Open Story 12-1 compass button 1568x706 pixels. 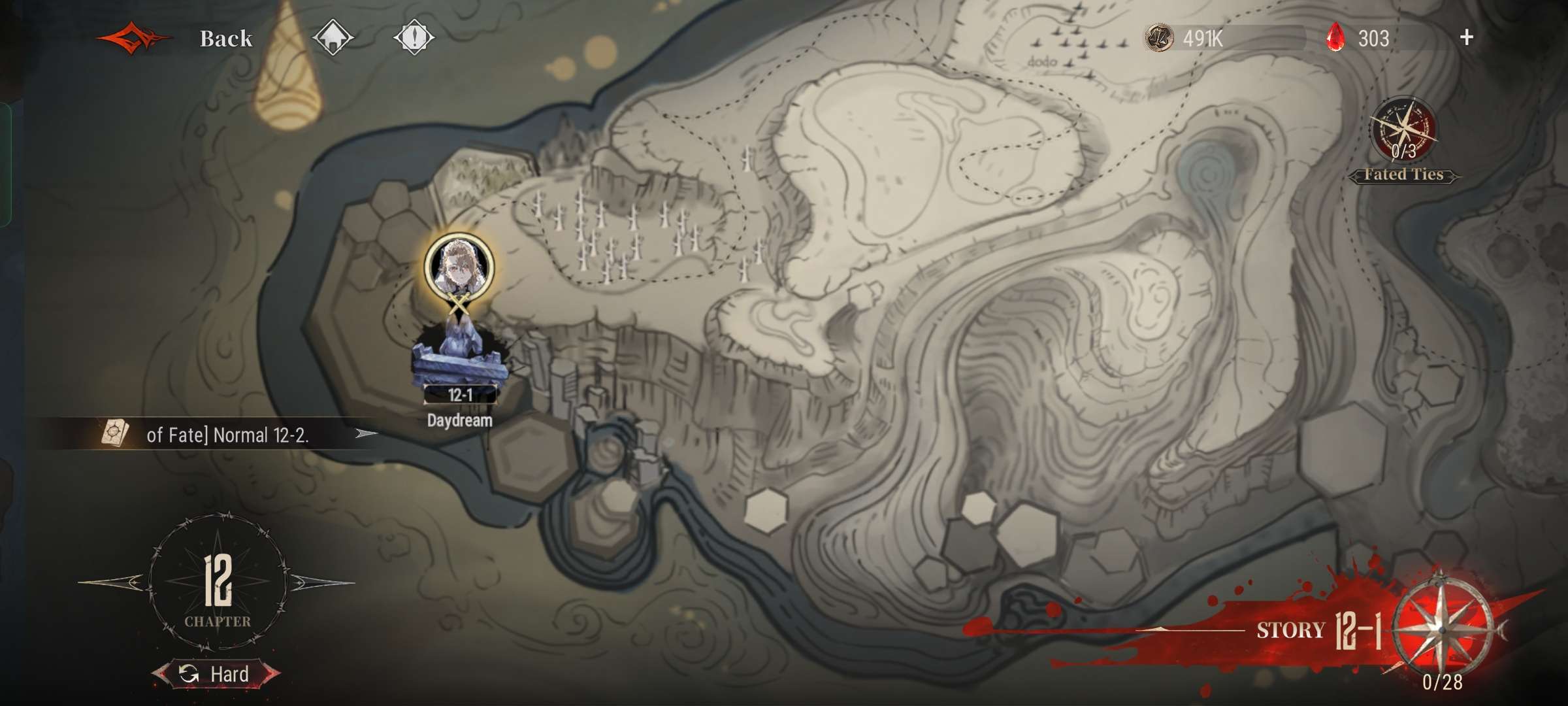pos(1441,628)
